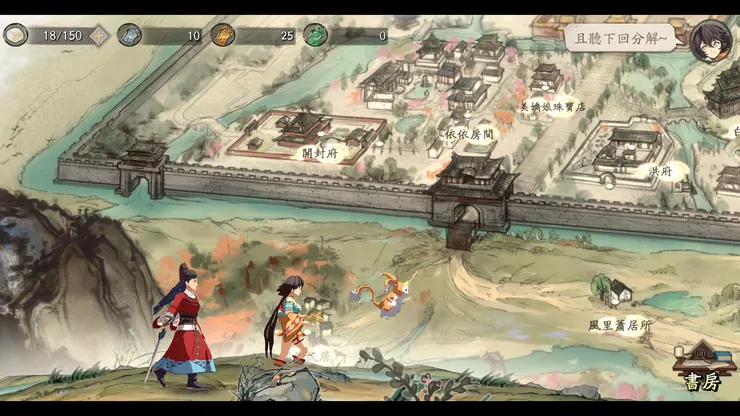Click the silver token currency icon
This screenshot has height=416, width=740.
130,35
